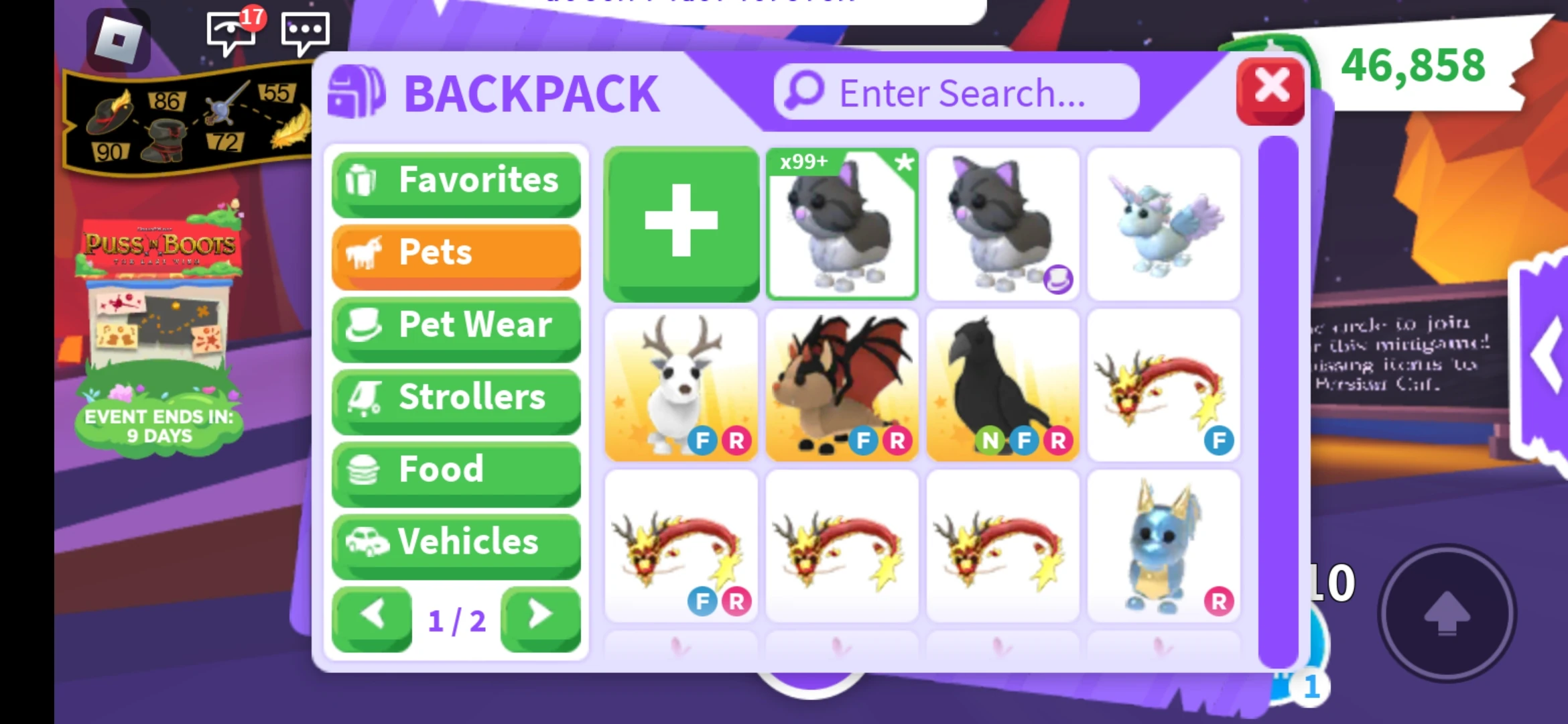This screenshot has width=1568, height=724.
Task: Select the Food burger icon
Action: (x=362, y=469)
